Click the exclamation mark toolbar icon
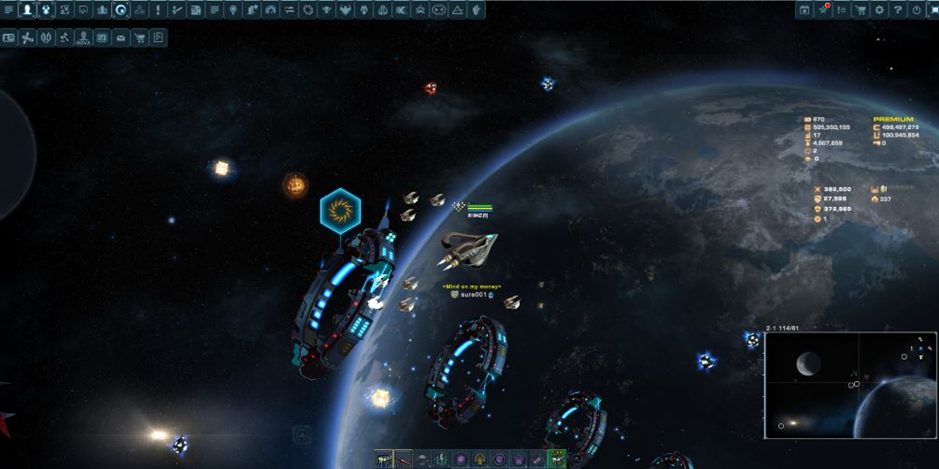The image size is (939, 469). coord(158,10)
